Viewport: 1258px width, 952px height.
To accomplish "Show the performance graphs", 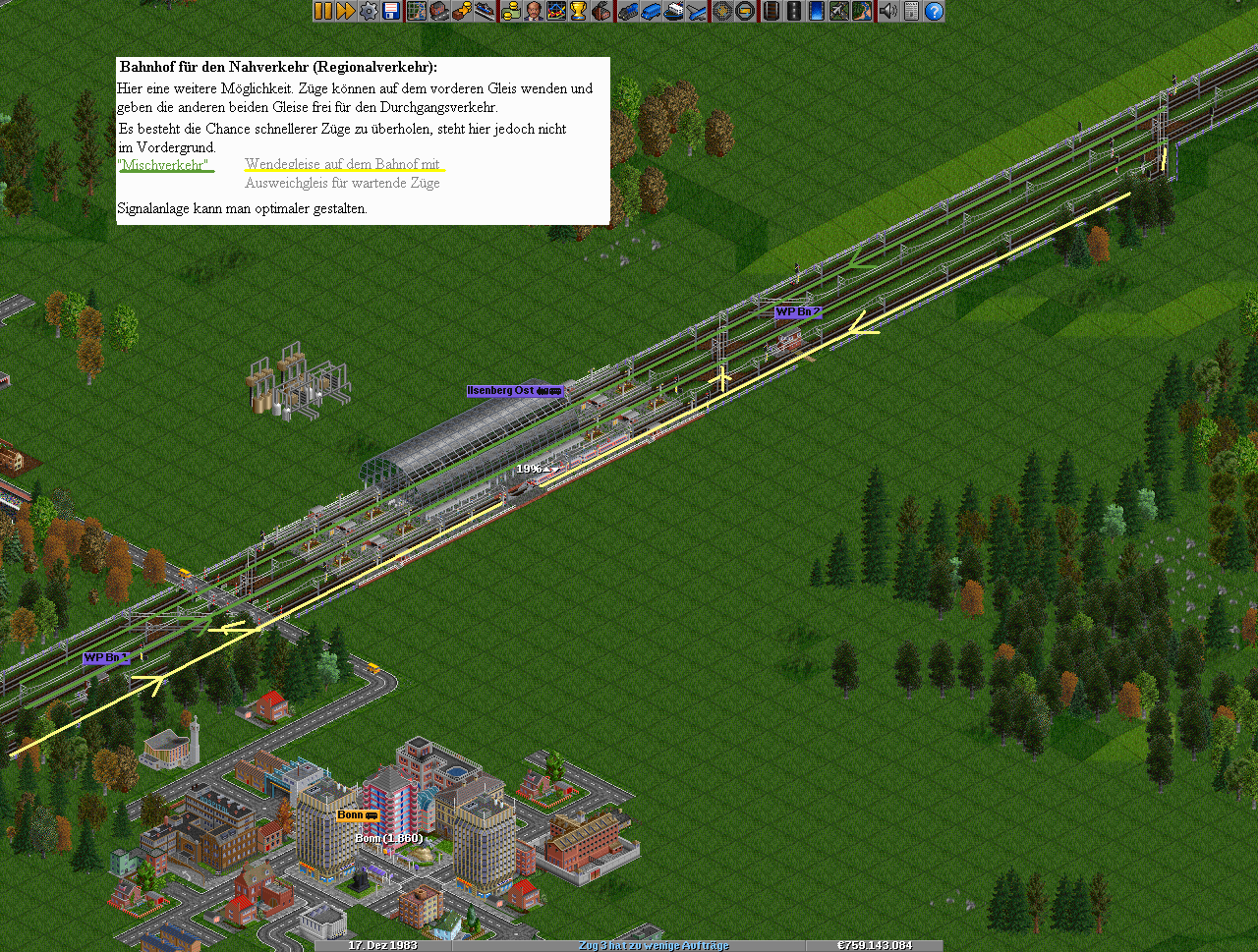I will coord(556,11).
